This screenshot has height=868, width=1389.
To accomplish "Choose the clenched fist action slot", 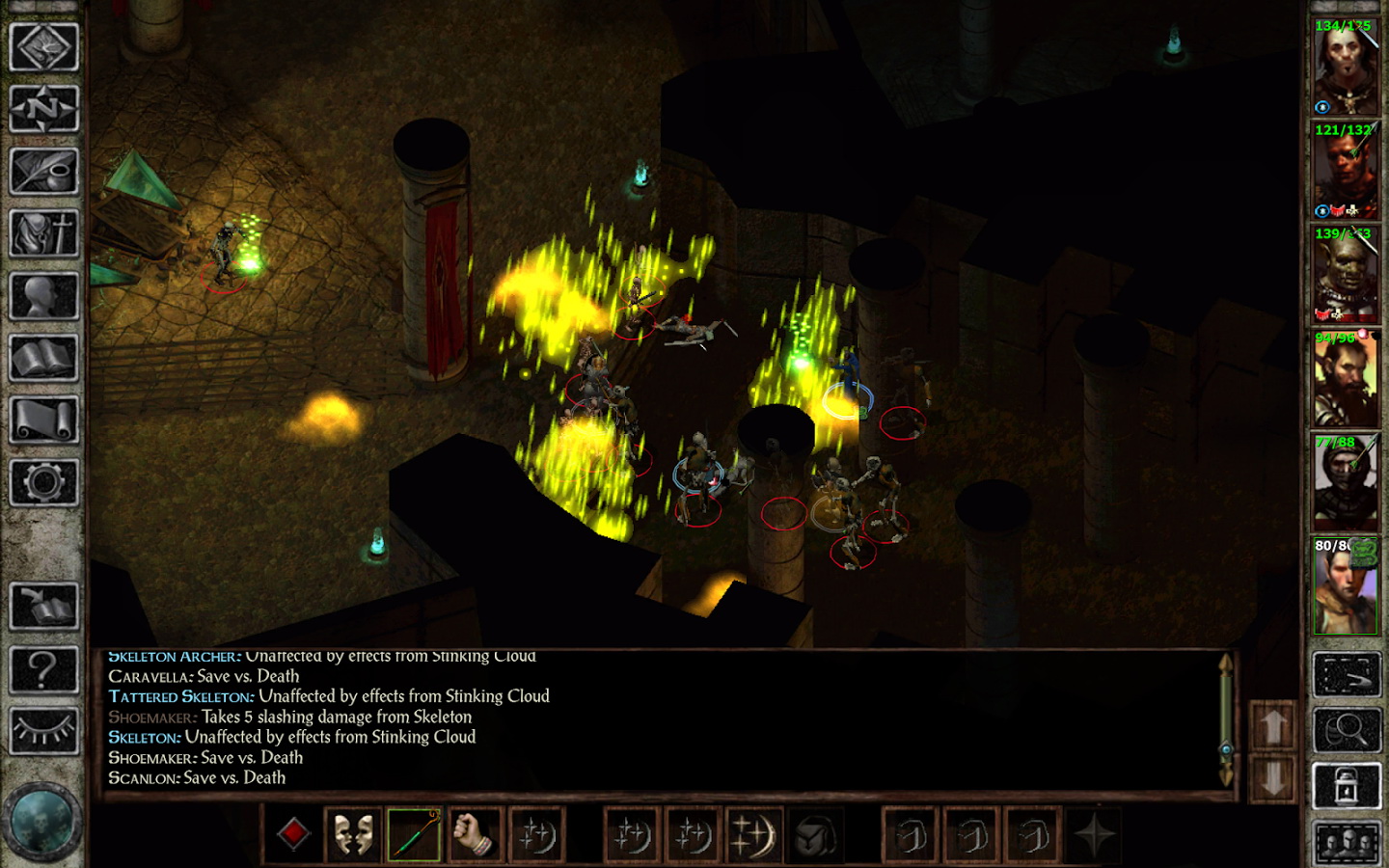I will tap(475, 834).
